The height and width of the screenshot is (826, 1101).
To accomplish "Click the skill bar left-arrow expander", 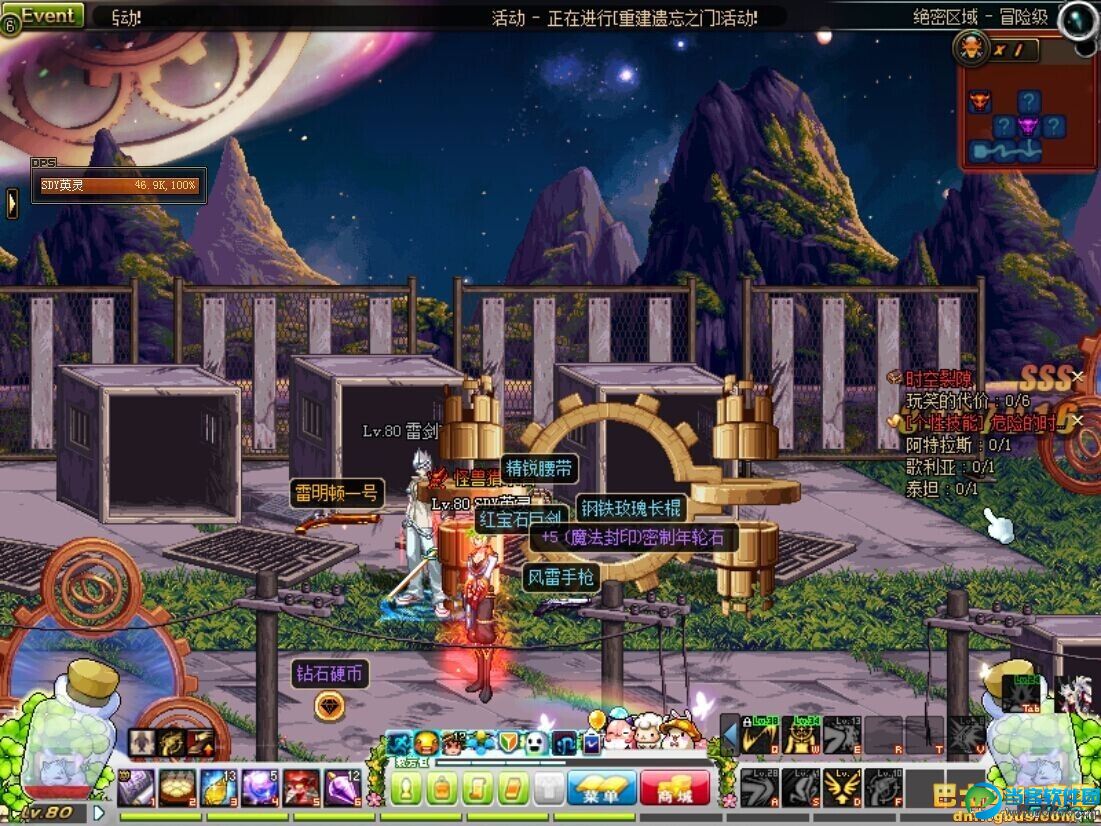I will (x=730, y=738).
